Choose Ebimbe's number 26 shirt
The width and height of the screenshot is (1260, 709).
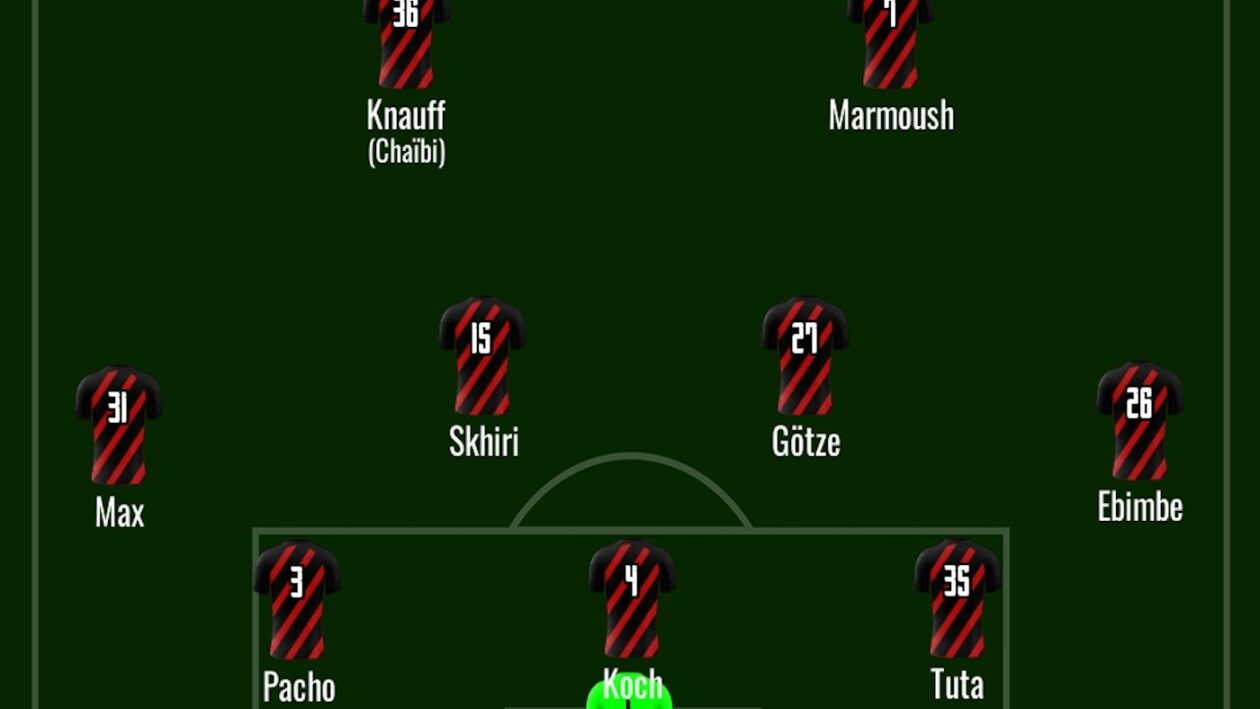[1139, 421]
